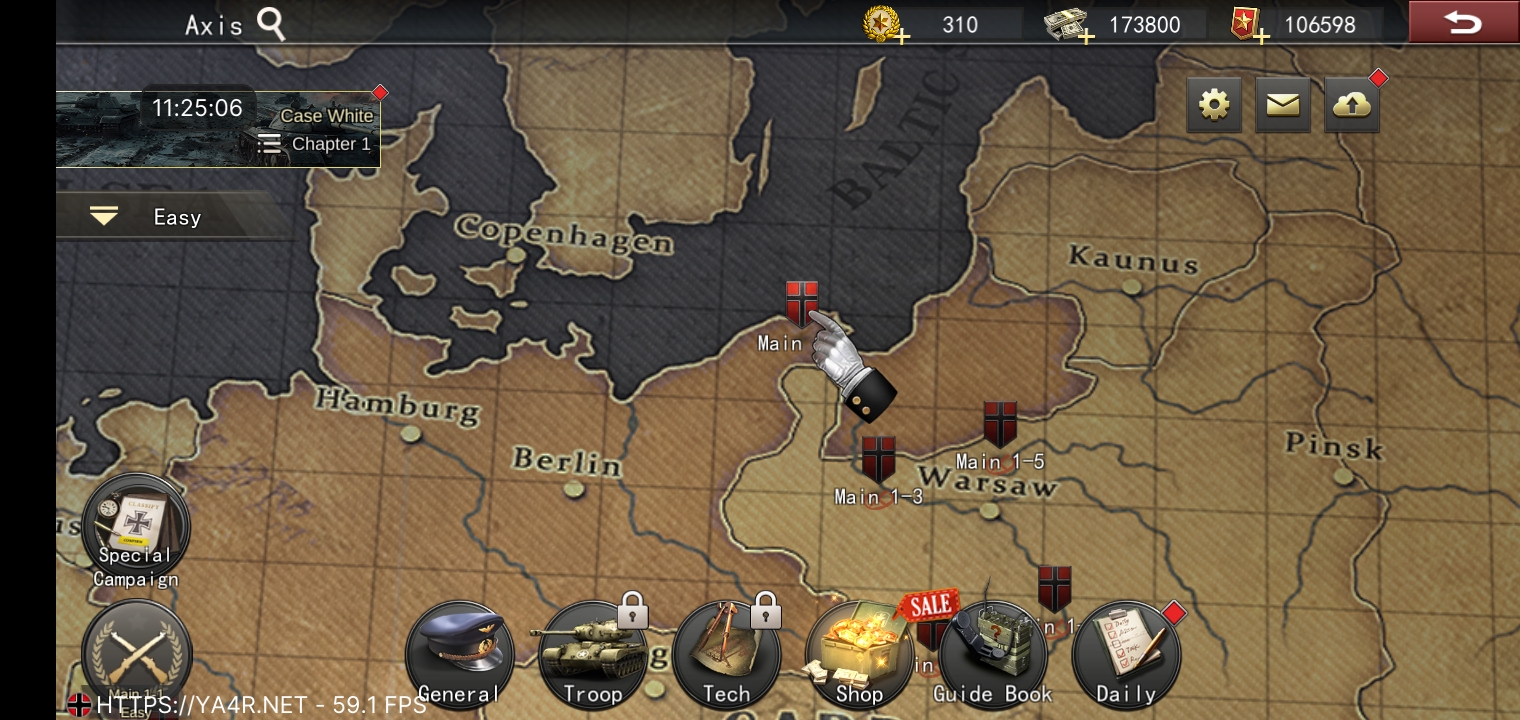
Task: Open the cloud save upload
Action: 1352,104
